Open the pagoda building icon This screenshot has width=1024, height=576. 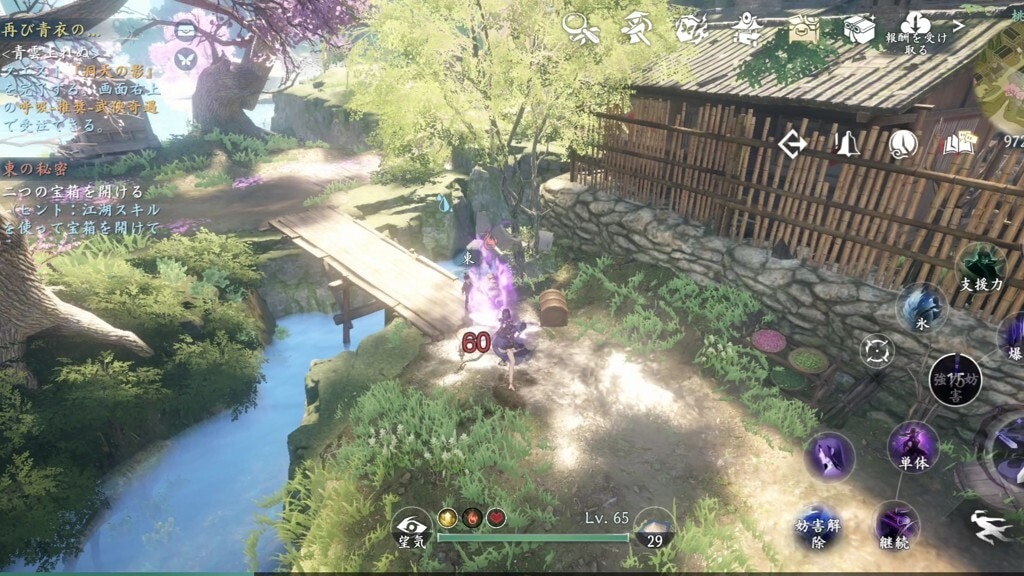tap(746, 28)
